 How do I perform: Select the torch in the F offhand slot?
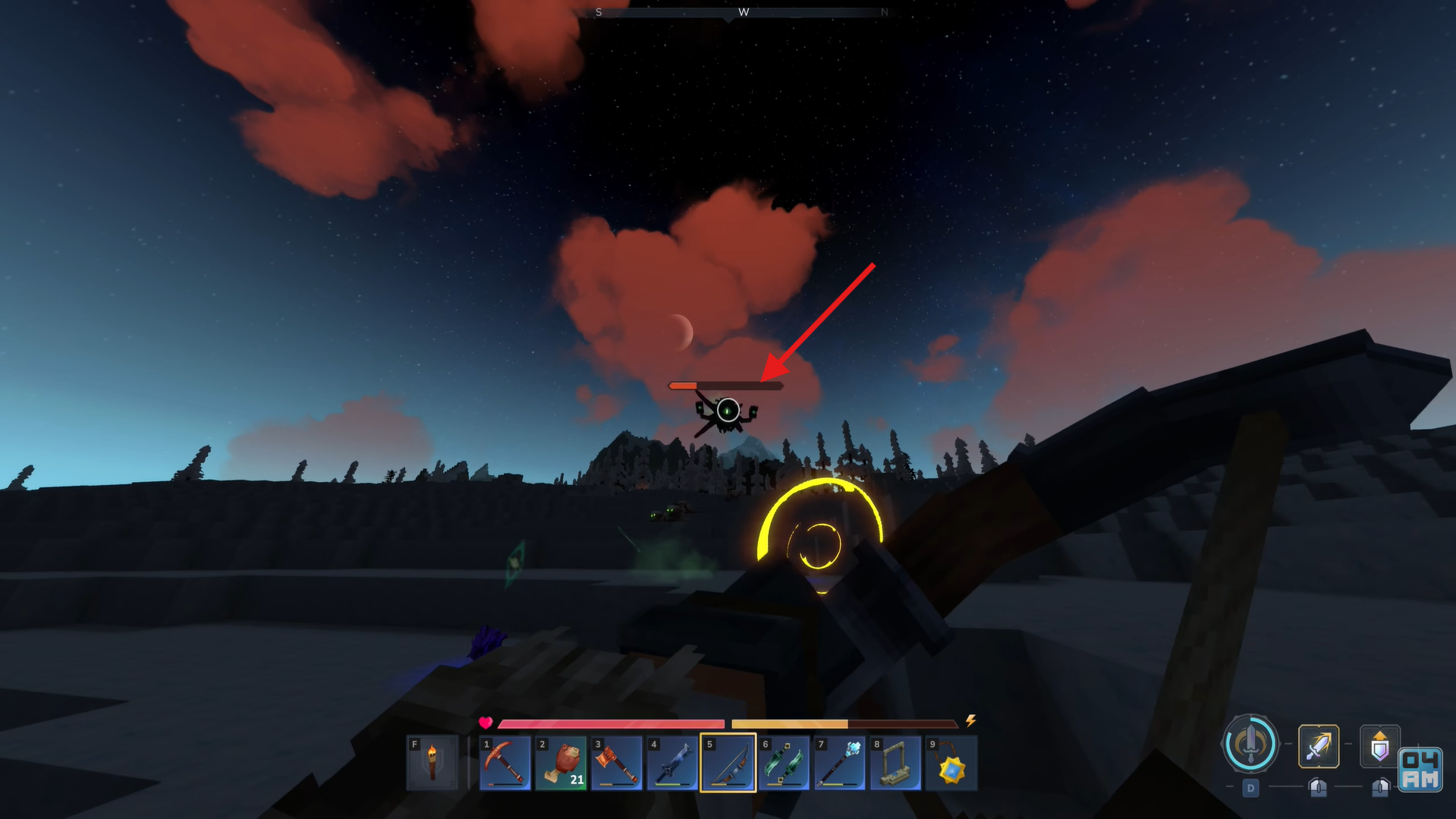pyautogui.click(x=432, y=763)
